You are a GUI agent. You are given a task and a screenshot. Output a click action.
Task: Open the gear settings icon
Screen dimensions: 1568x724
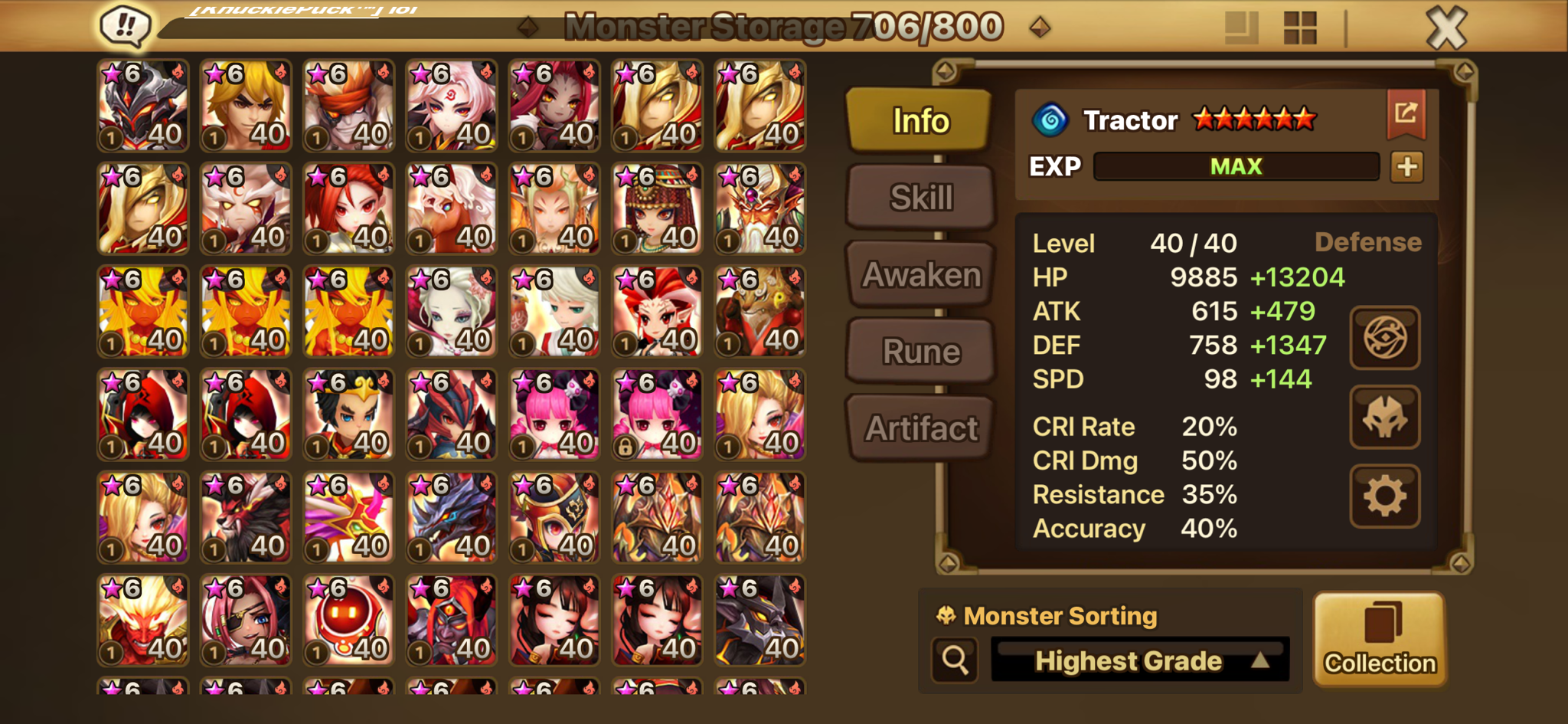[1384, 496]
